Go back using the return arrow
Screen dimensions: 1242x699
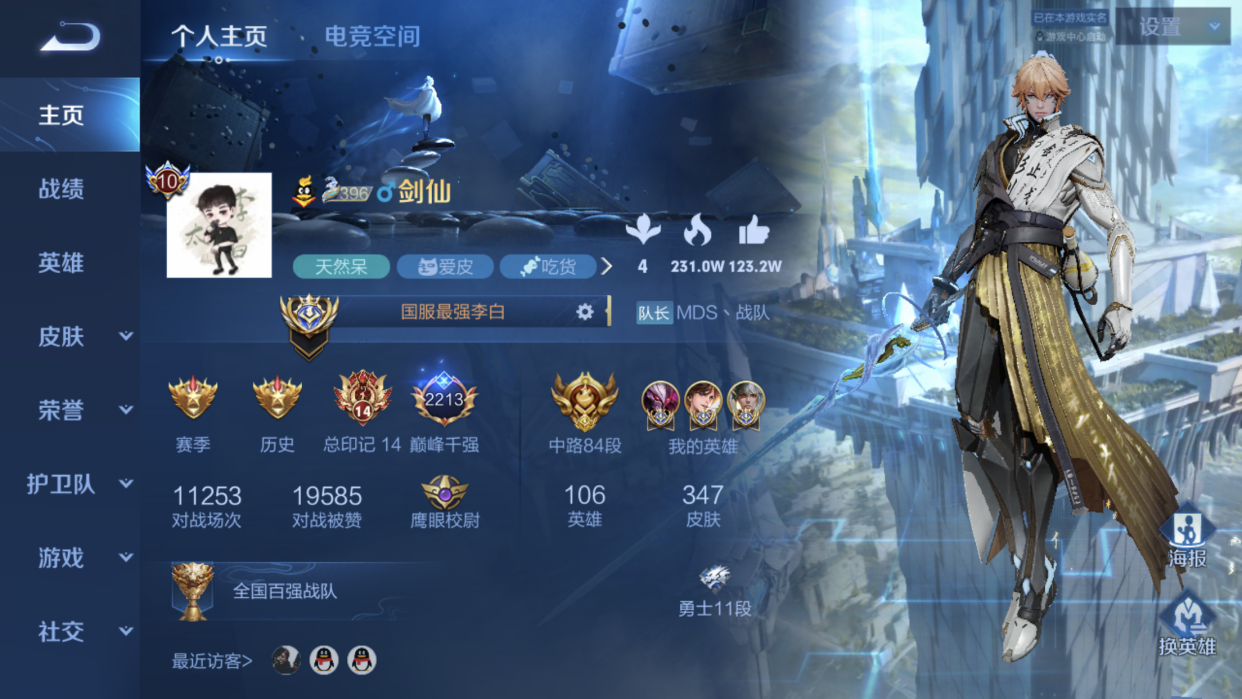coord(70,38)
